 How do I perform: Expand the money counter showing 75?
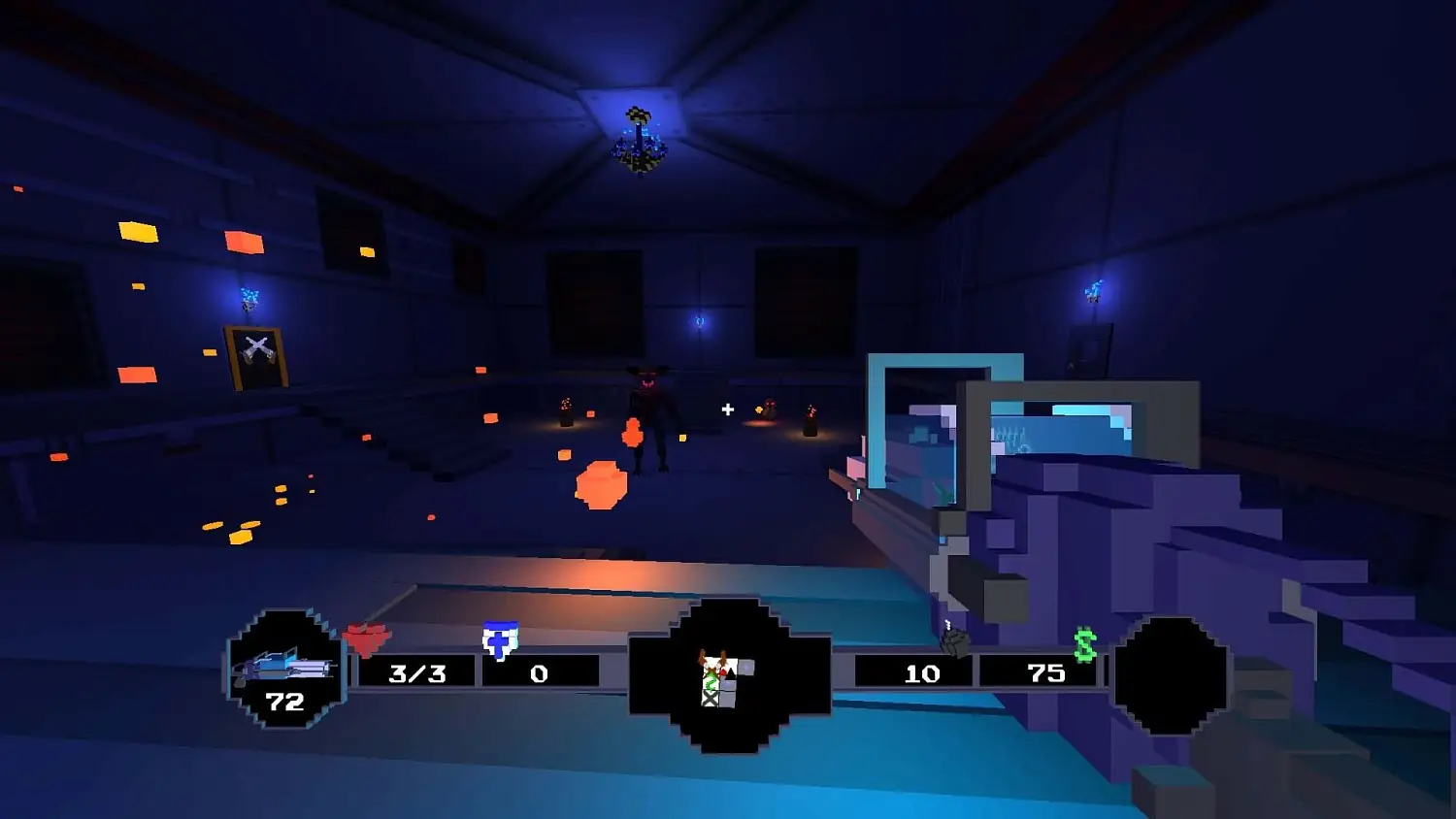pos(1044,672)
